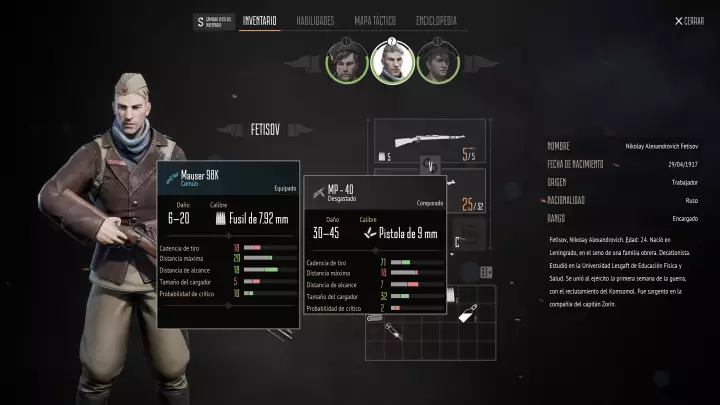Select the white bottle item in backpack
Screen dimensions: 720x405
466,313
